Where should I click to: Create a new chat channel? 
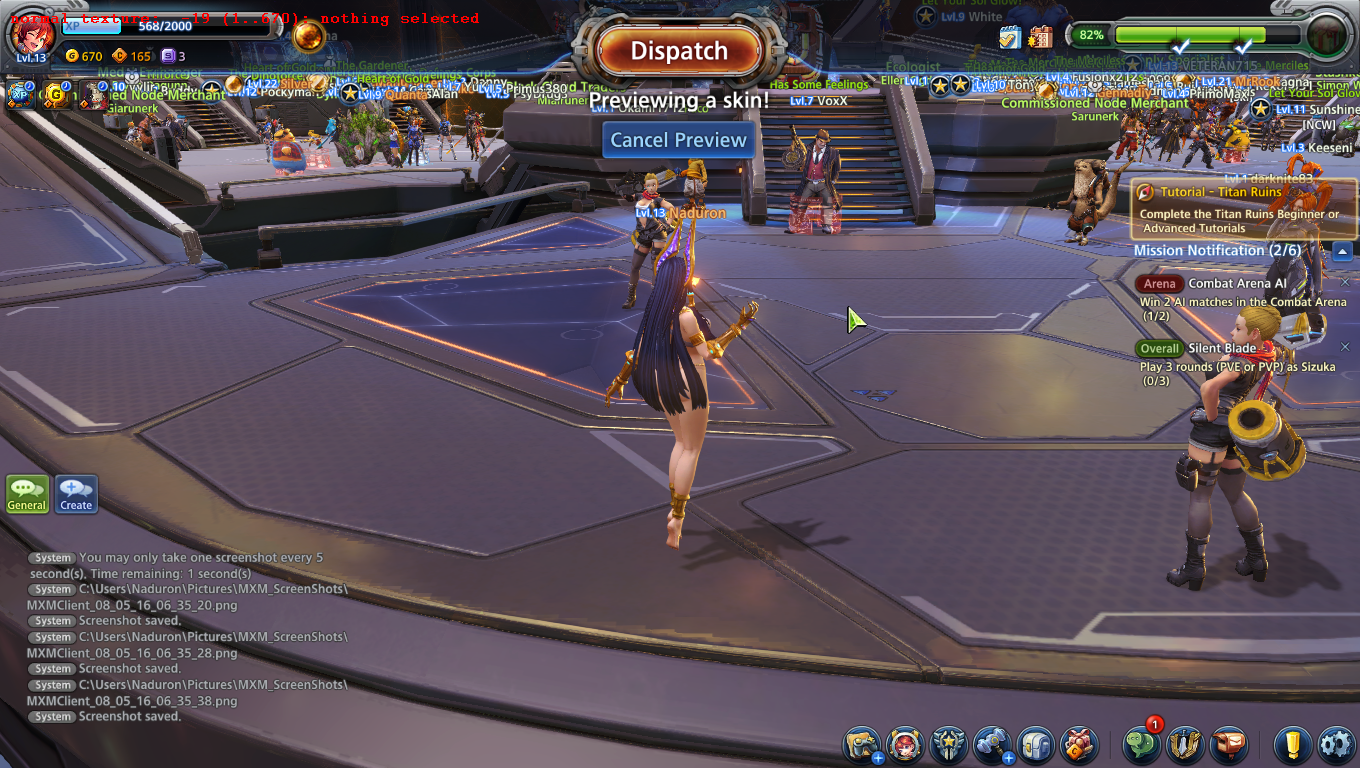pos(76,494)
